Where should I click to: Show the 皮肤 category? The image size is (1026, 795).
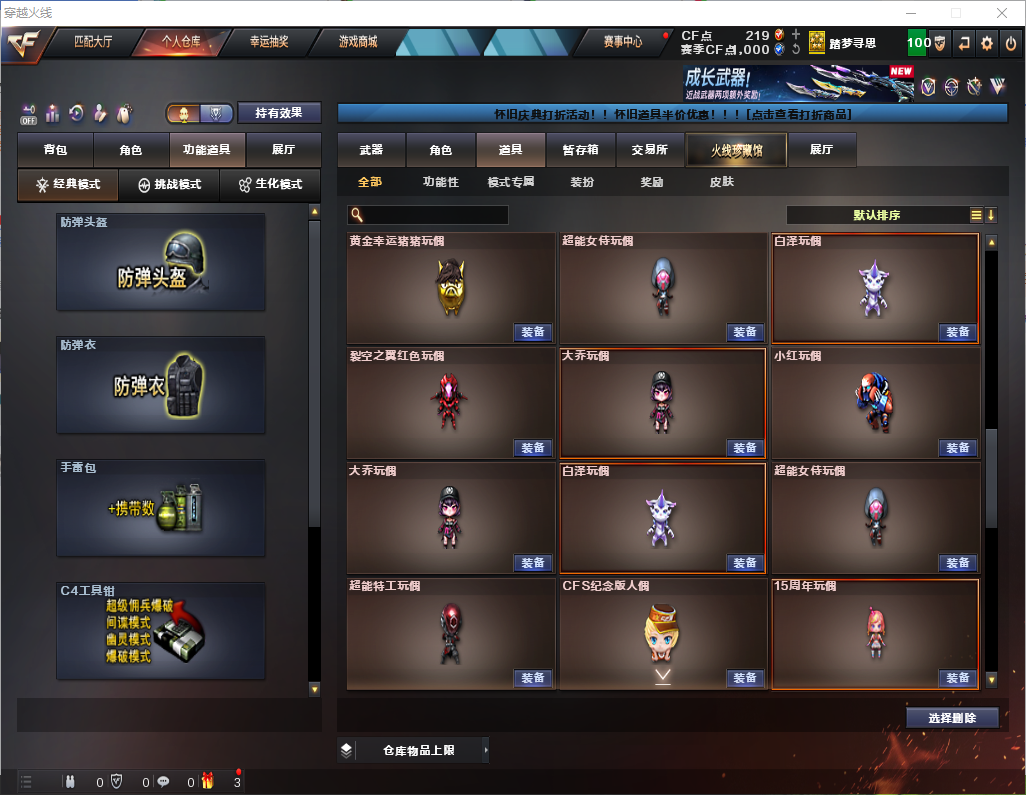coord(721,182)
